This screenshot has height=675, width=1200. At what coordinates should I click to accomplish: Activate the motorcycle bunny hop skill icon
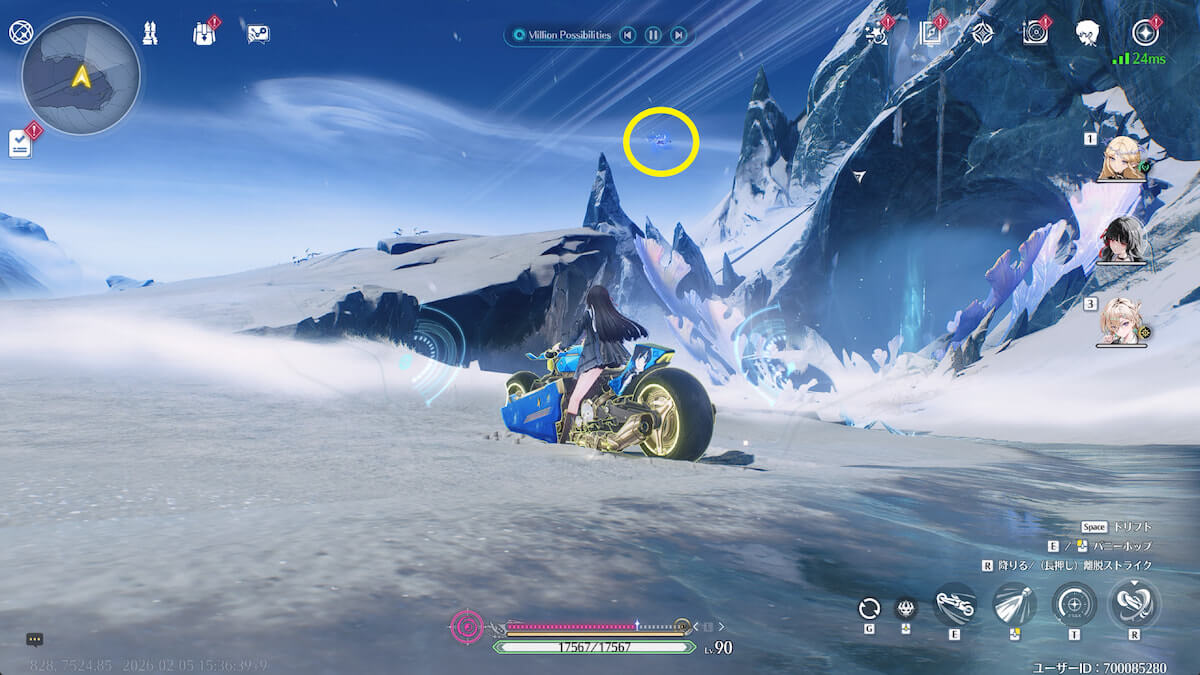pos(956,605)
